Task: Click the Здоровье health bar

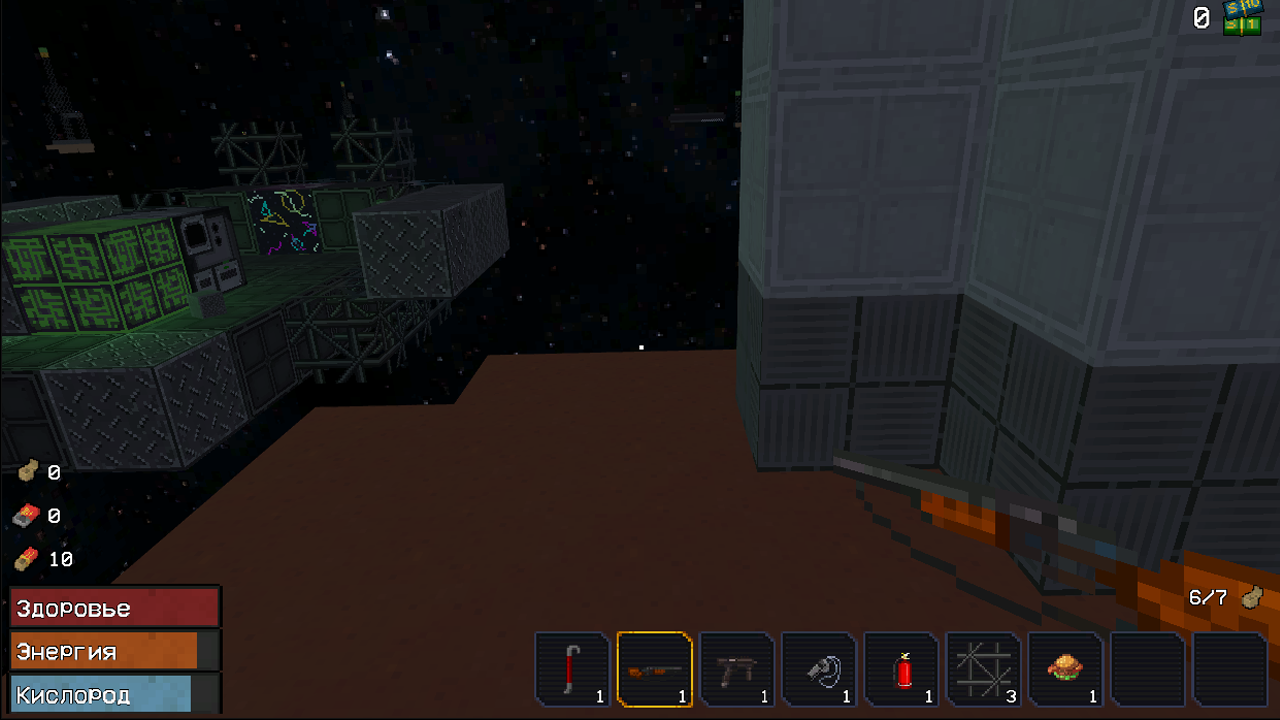Action: pyautogui.click(x=113, y=607)
